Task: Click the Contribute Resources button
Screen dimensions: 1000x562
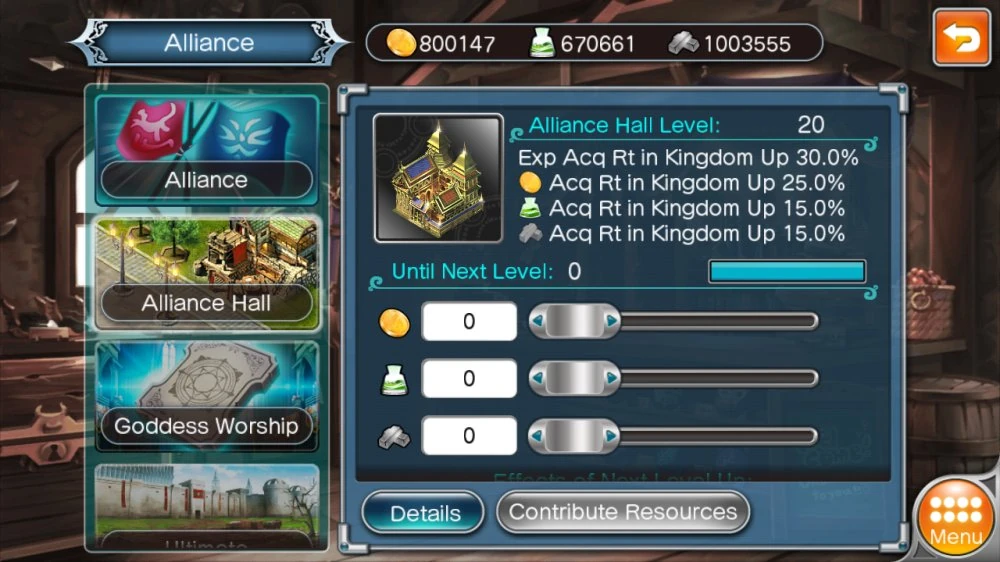Action: pos(623,512)
